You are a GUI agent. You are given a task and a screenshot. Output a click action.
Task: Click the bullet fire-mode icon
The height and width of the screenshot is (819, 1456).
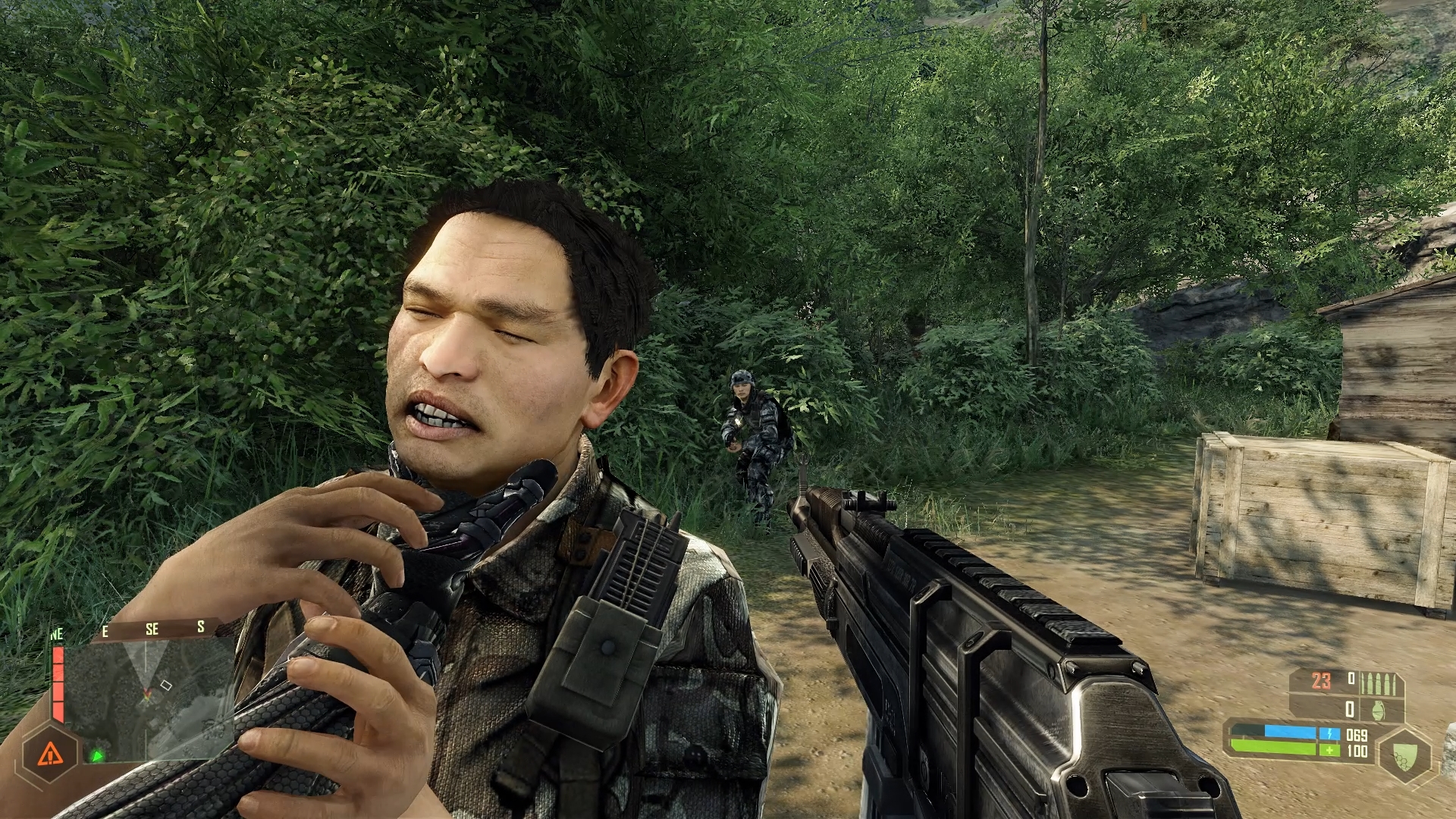coord(1378,683)
